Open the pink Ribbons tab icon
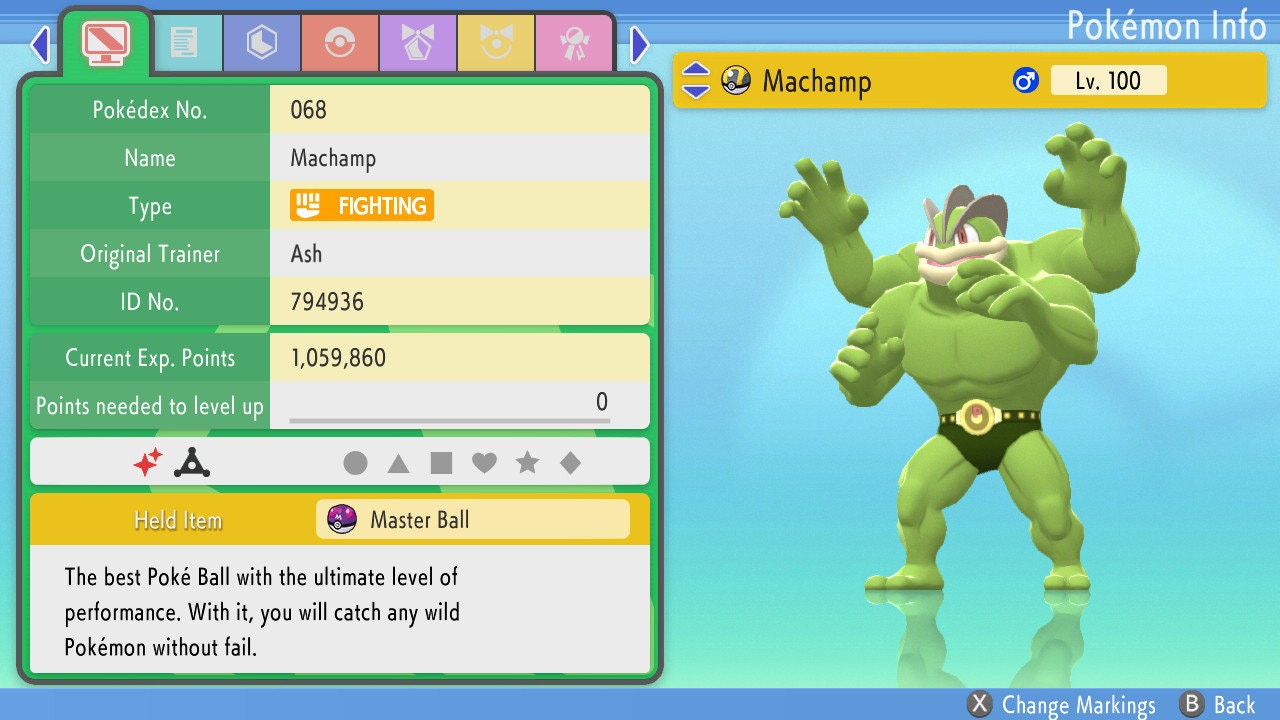1280x720 pixels. (x=575, y=42)
